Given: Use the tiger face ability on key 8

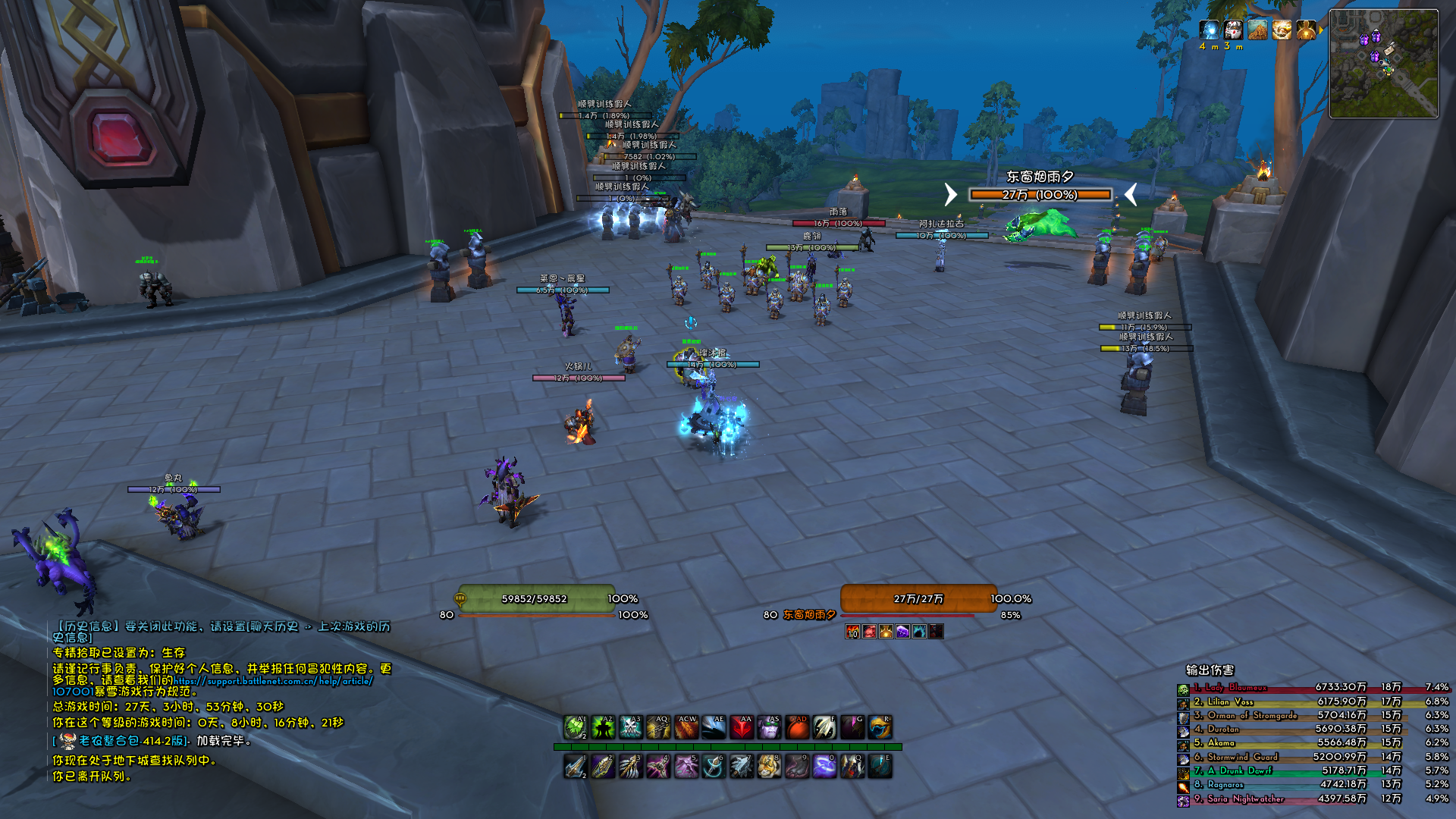Looking at the screenshot, I should tap(769, 767).
